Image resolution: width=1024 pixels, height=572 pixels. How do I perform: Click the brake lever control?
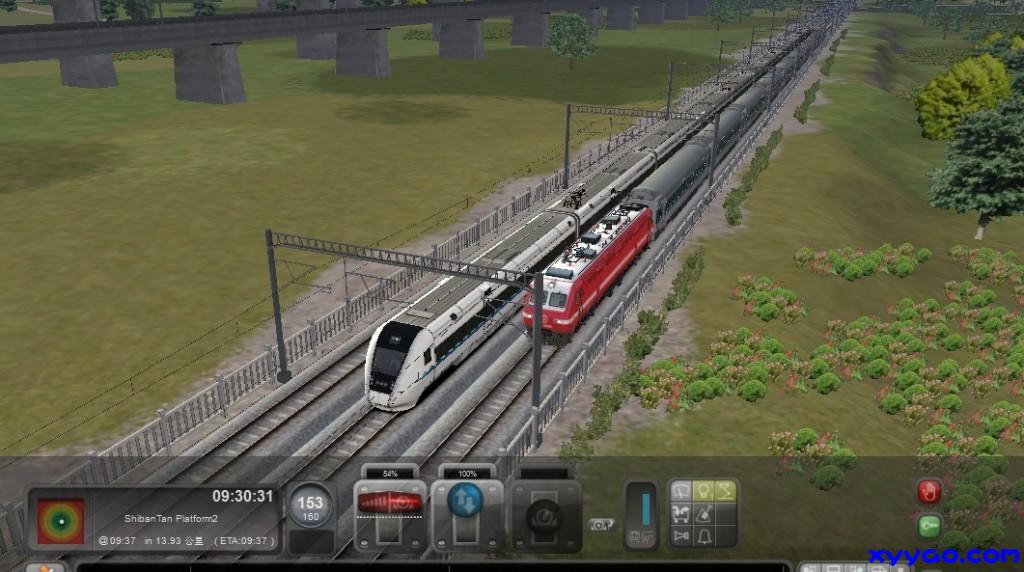(545, 515)
